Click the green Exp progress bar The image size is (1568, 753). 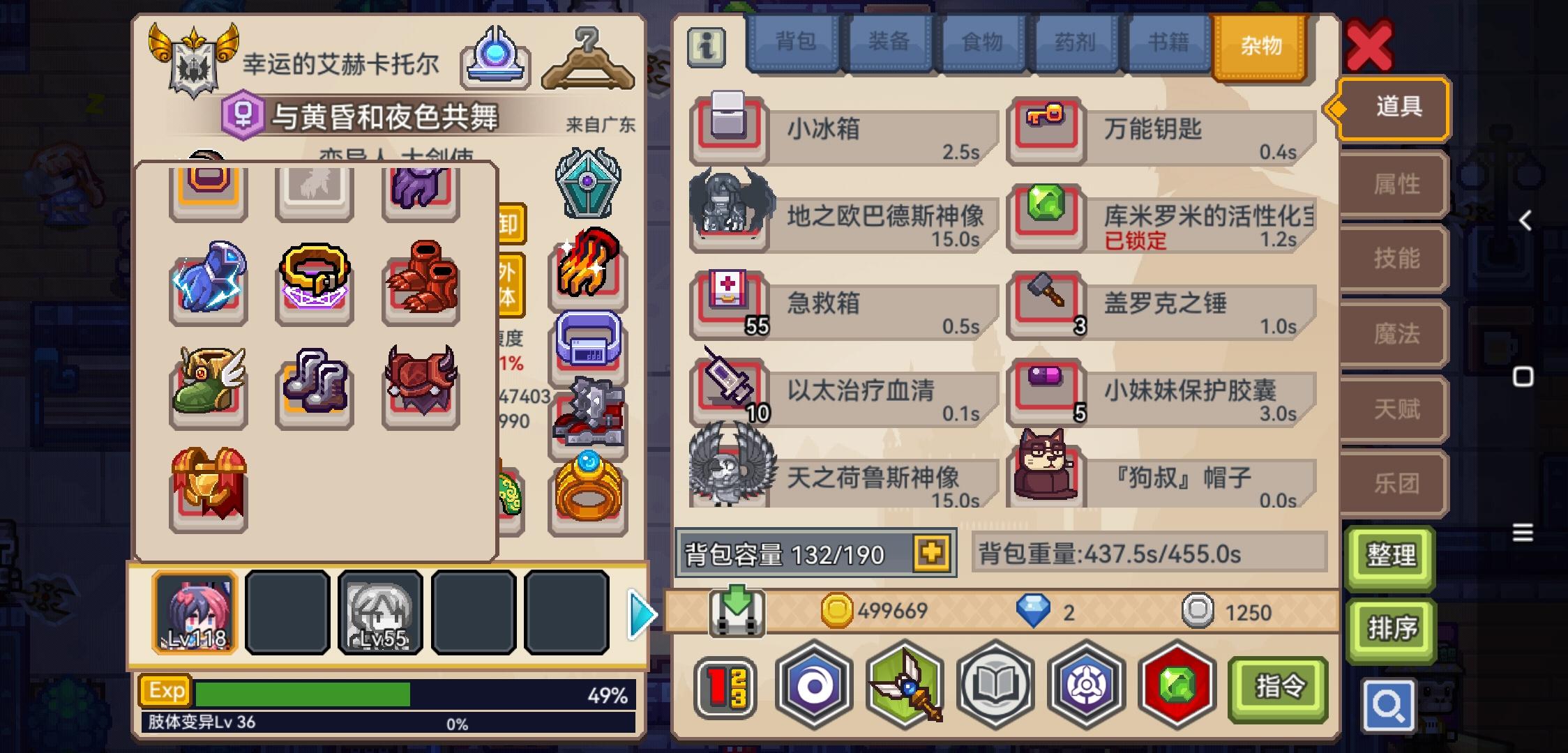coord(300,692)
